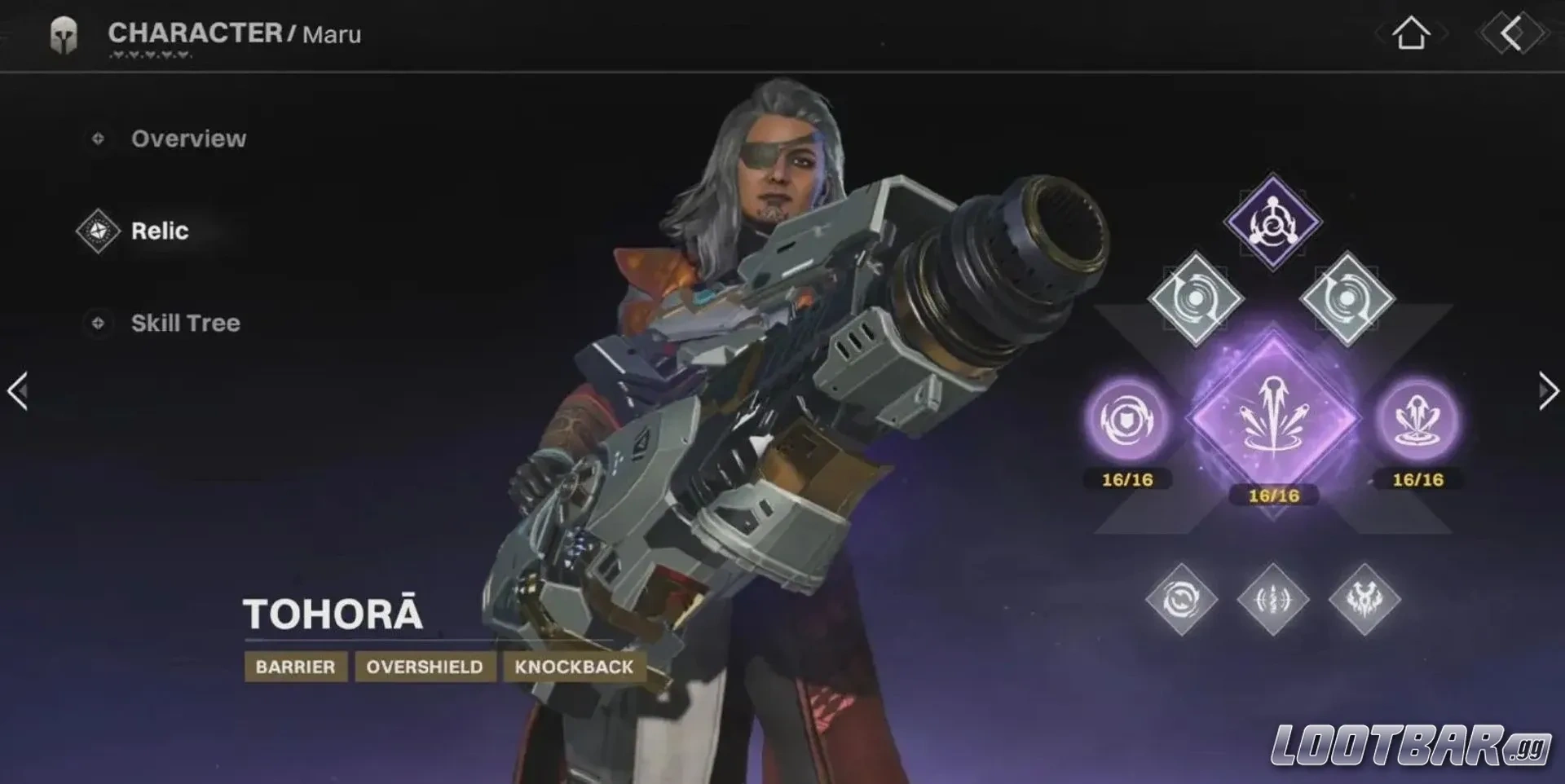Viewport: 1565px width, 784px height.
Task: Select the round shield swirl relic skill
Action: point(1128,421)
